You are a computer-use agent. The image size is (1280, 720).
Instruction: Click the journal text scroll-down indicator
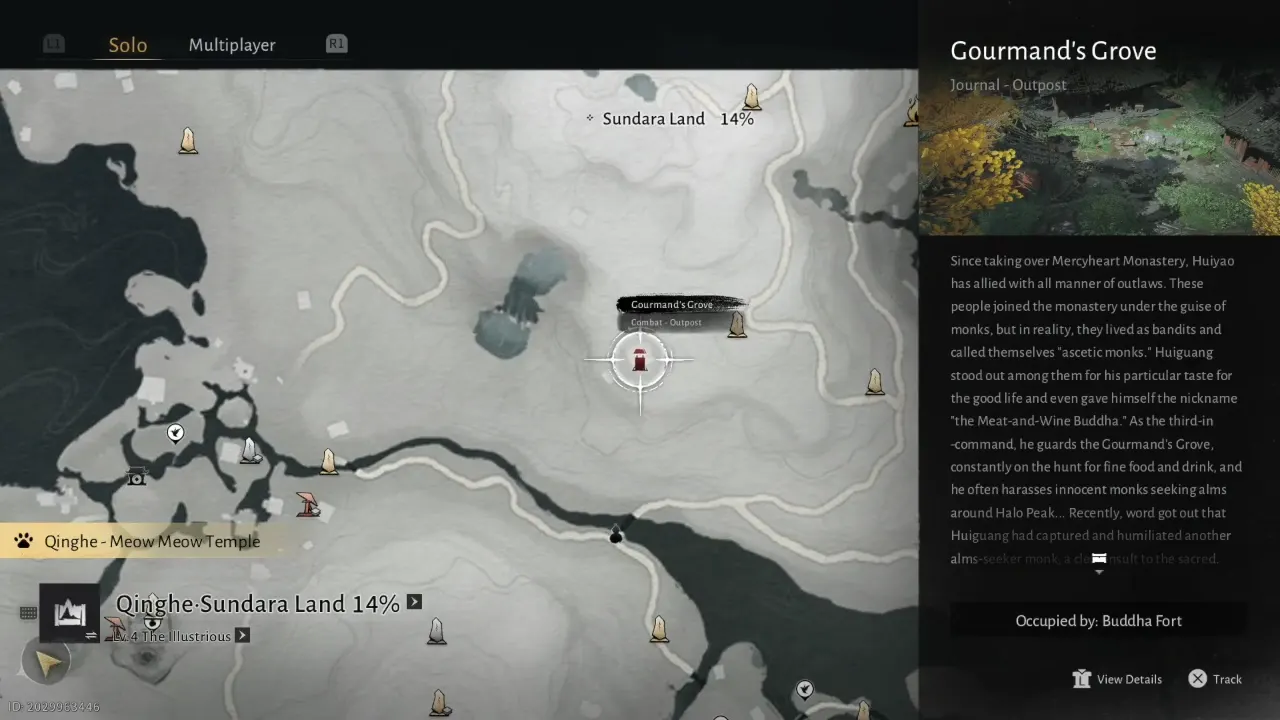[x=1099, y=563]
